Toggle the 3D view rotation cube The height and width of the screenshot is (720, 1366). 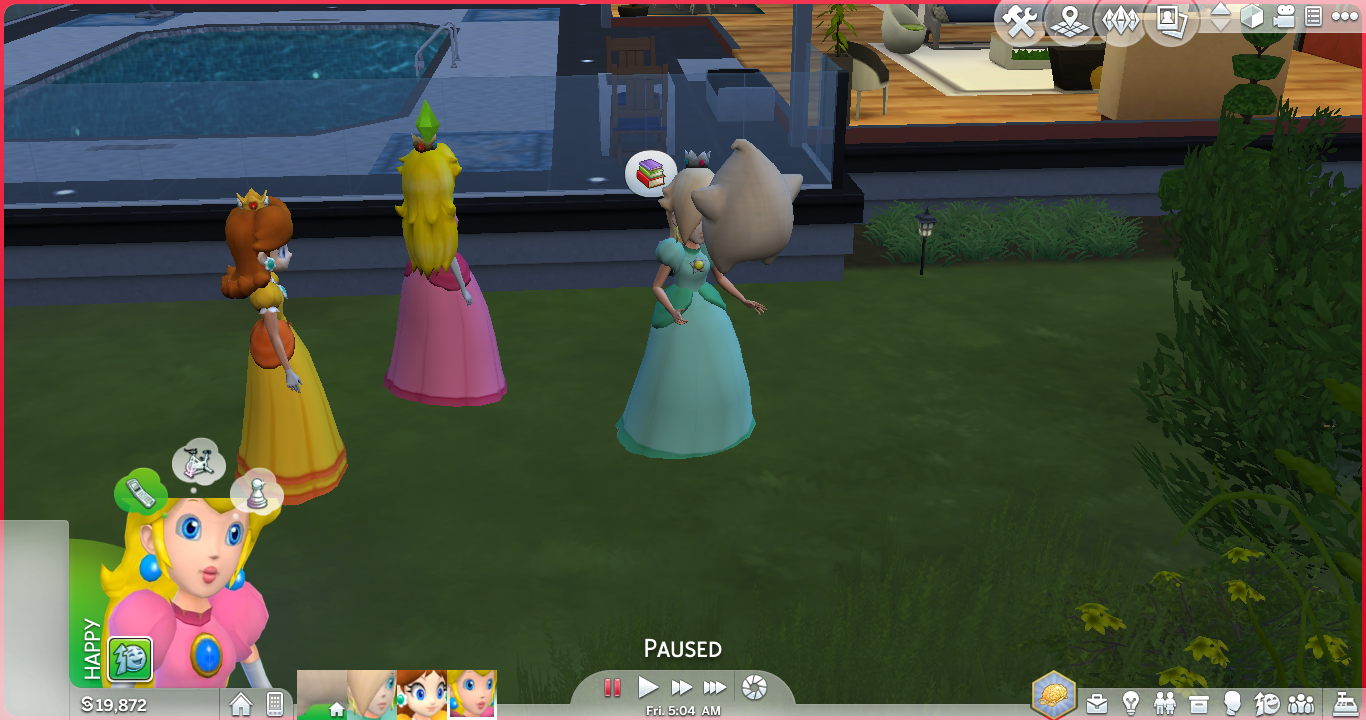click(1253, 17)
